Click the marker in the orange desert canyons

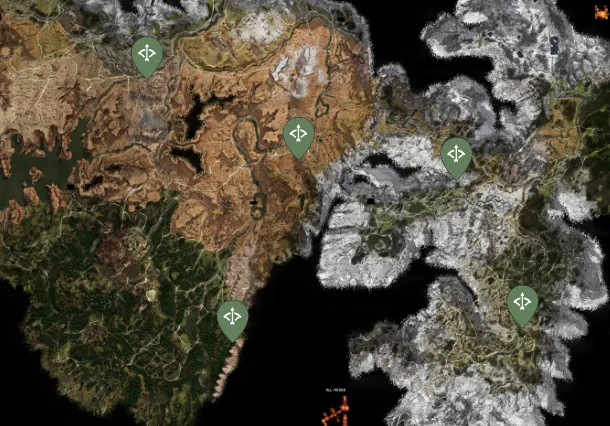point(299,136)
